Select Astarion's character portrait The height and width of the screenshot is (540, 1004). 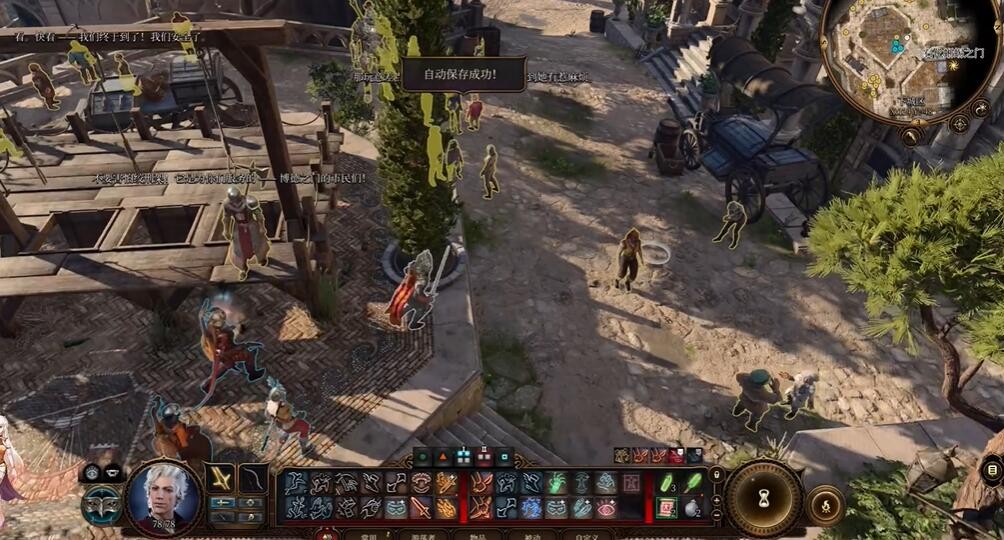[x=165, y=496]
